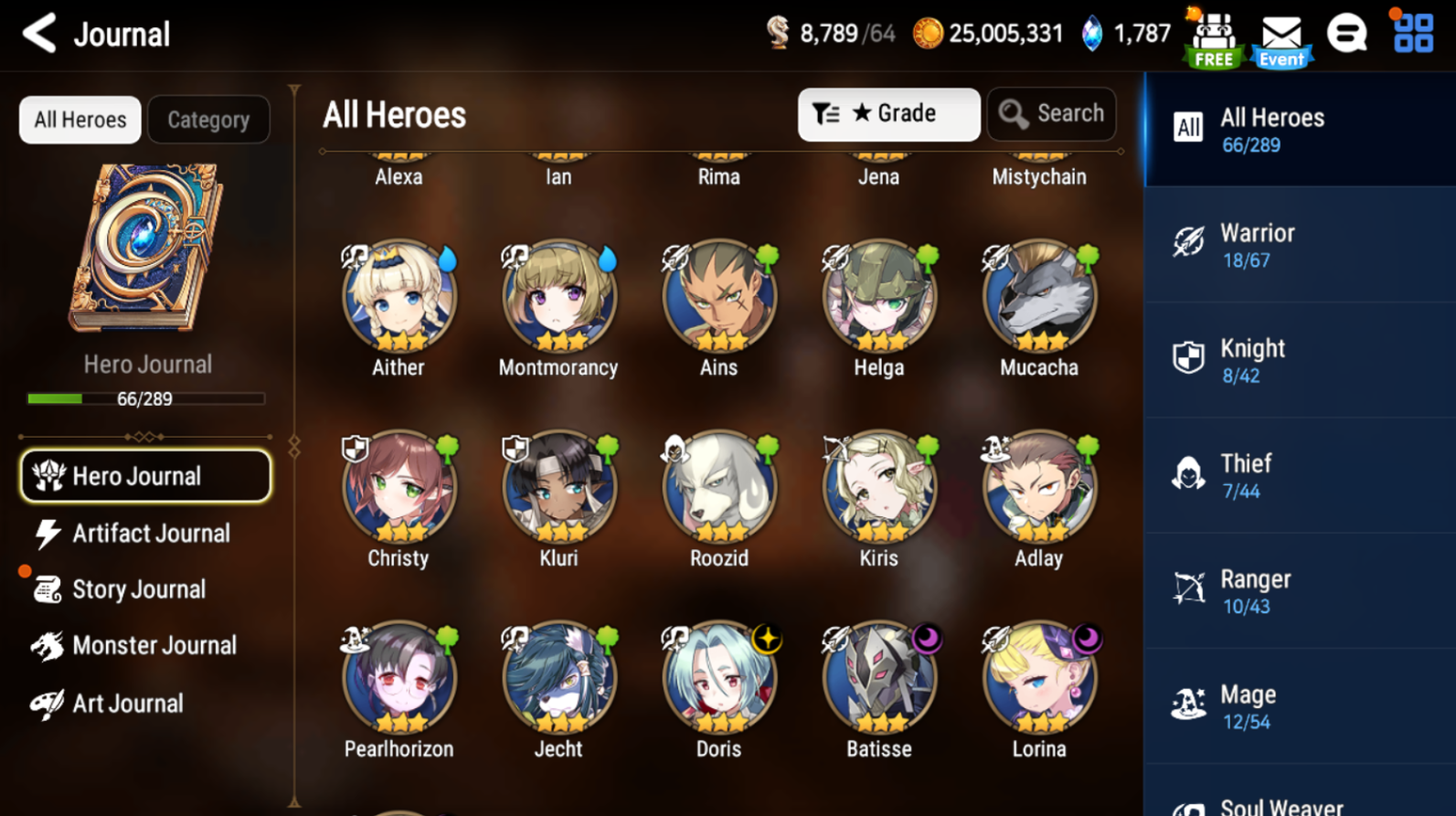Show only Thief heroes
Screen dimensions: 1456x816
coord(1298,476)
